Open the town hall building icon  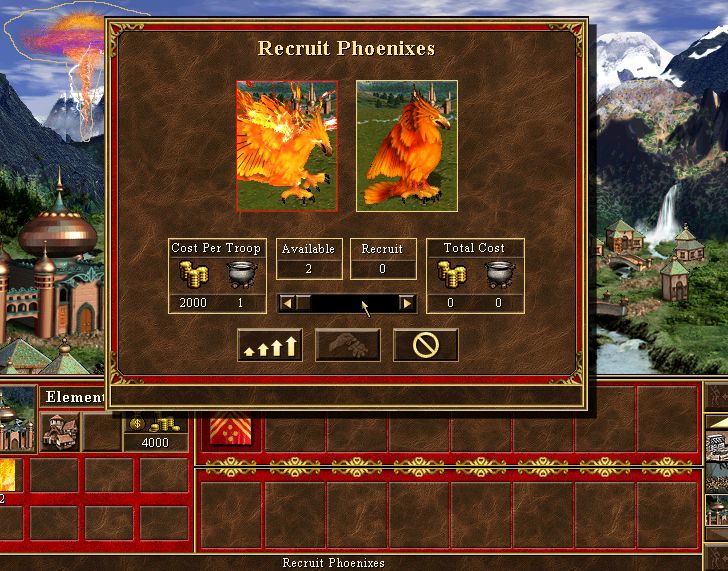click(59, 431)
